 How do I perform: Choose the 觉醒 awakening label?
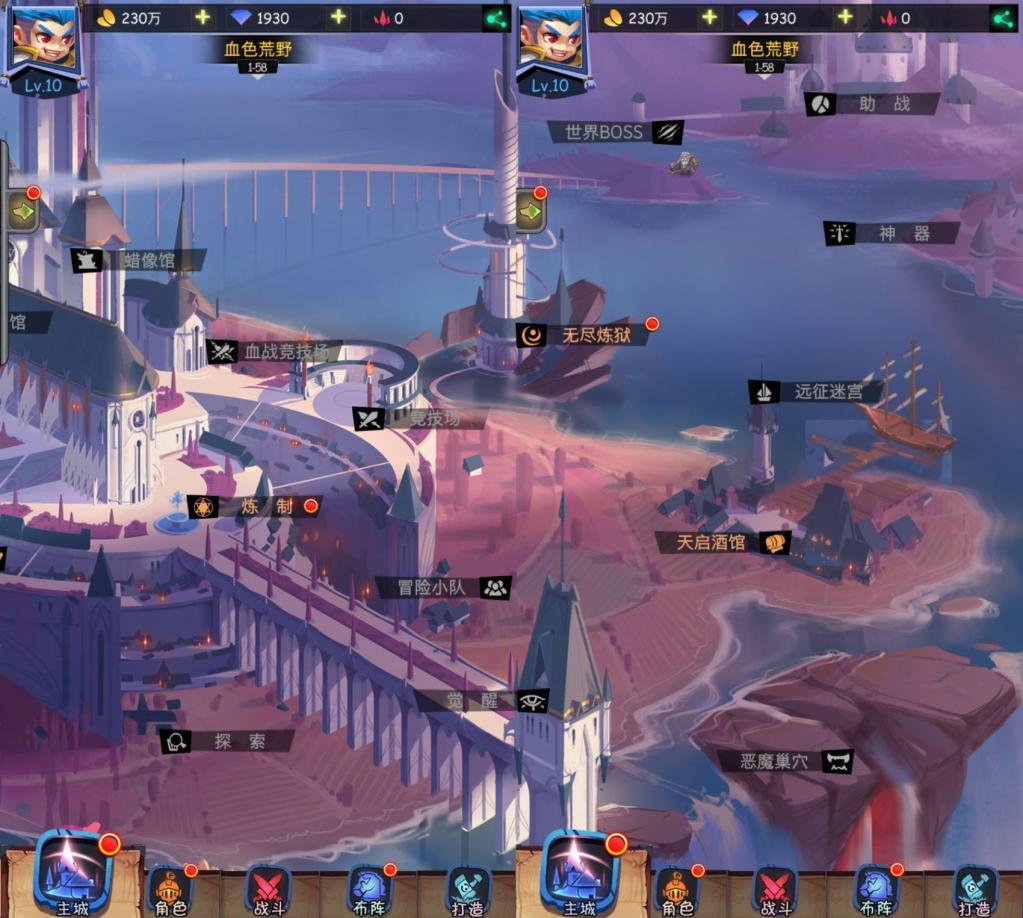click(x=482, y=701)
